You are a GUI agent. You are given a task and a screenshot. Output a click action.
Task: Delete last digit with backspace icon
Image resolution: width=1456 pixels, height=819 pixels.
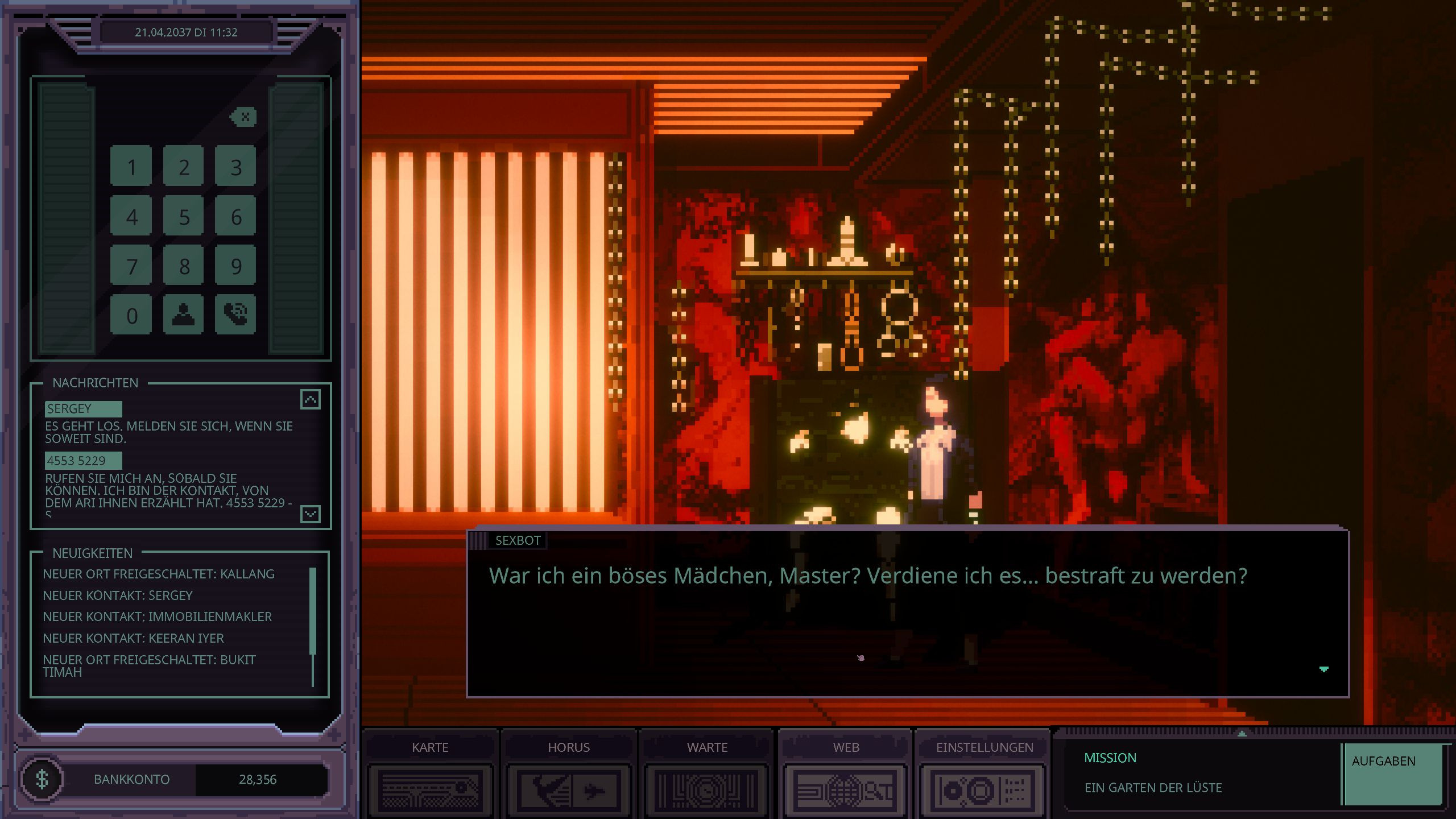(243, 117)
